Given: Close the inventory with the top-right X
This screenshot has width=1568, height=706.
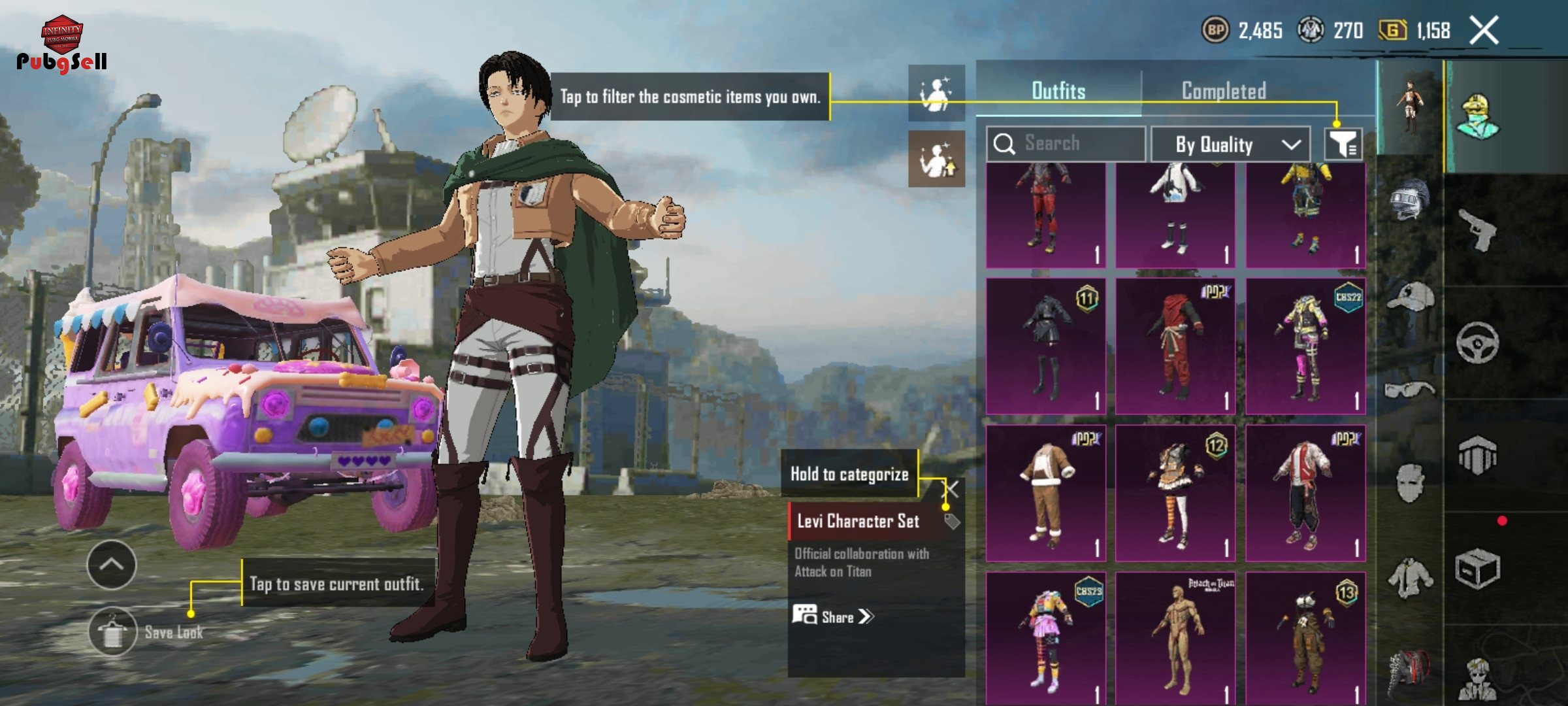Looking at the screenshot, I should (x=1484, y=30).
